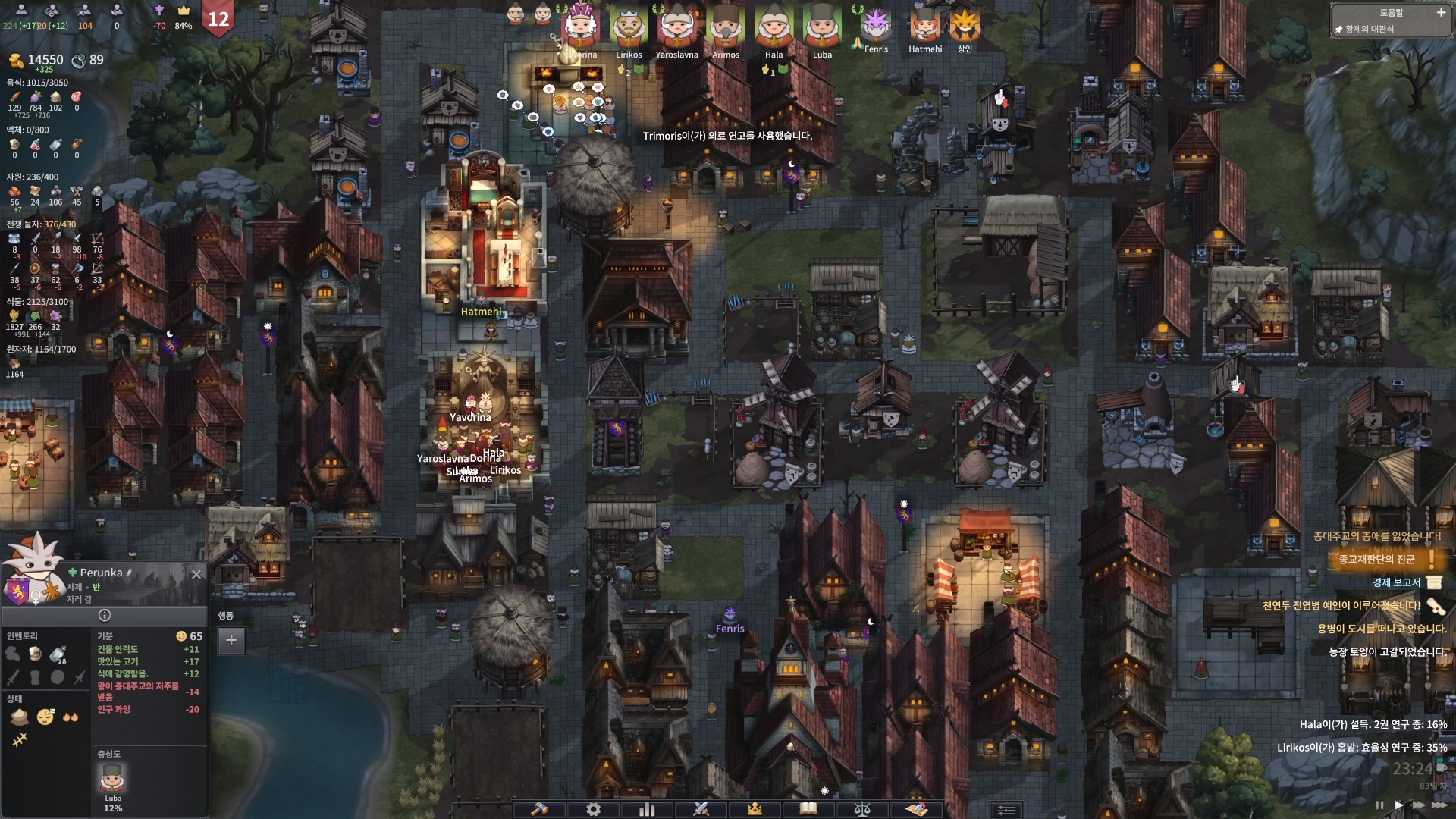Open the crown royal menu
Image resolution: width=1456 pixels, height=819 pixels.
pos(755,809)
